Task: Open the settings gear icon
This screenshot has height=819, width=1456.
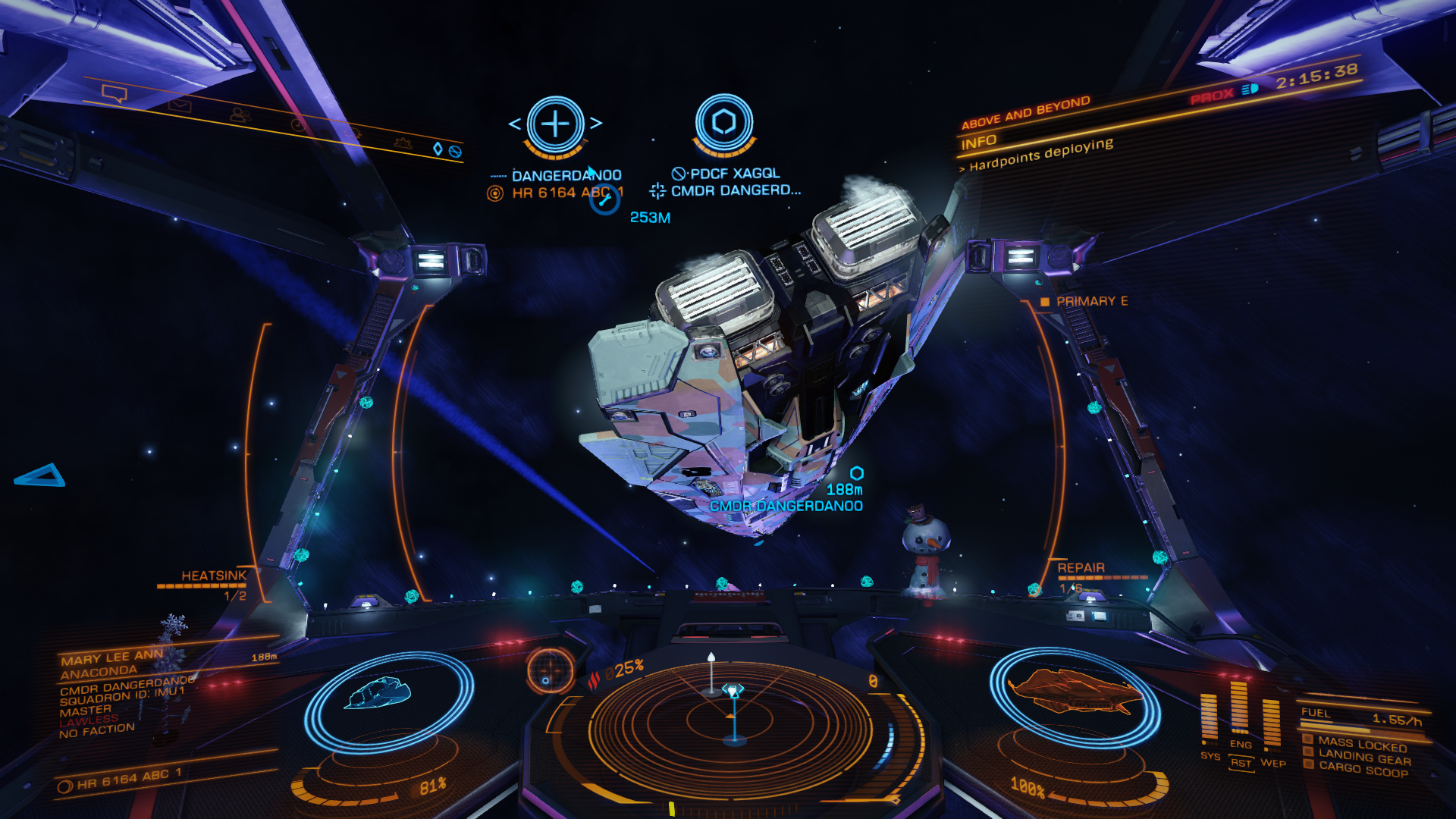Action: pos(403,145)
